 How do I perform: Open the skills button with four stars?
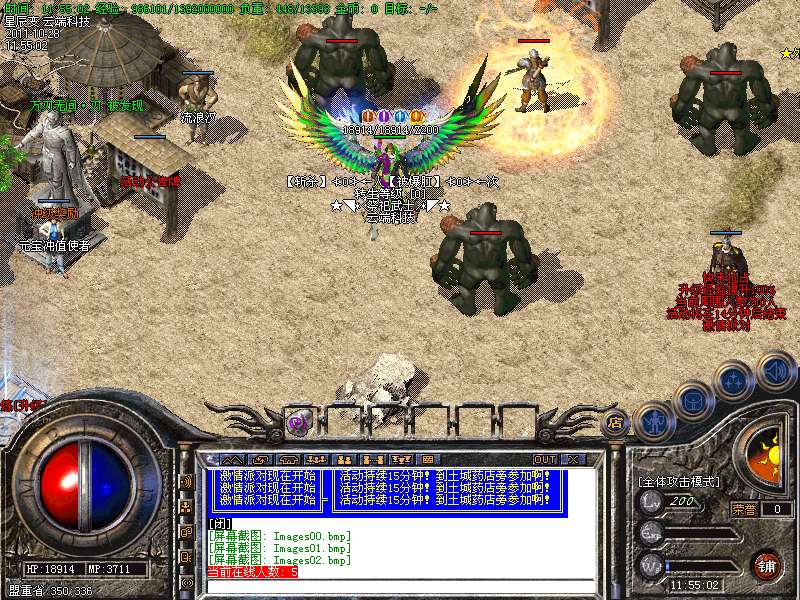click(735, 379)
